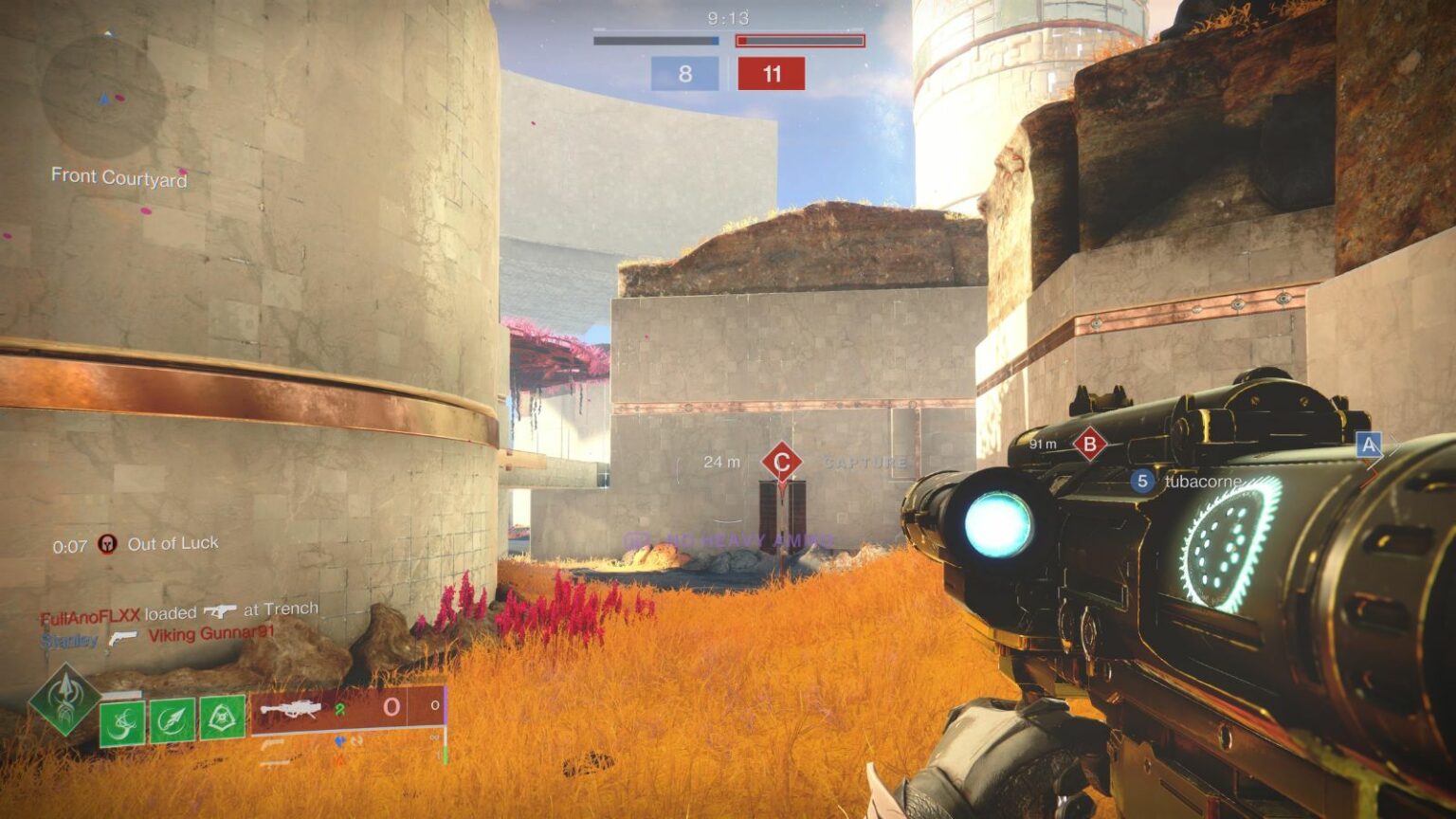The width and height of the screenshot is (1456, 819).
Task: Click the sidearm weapon icon below it
Action: [275, 762]
